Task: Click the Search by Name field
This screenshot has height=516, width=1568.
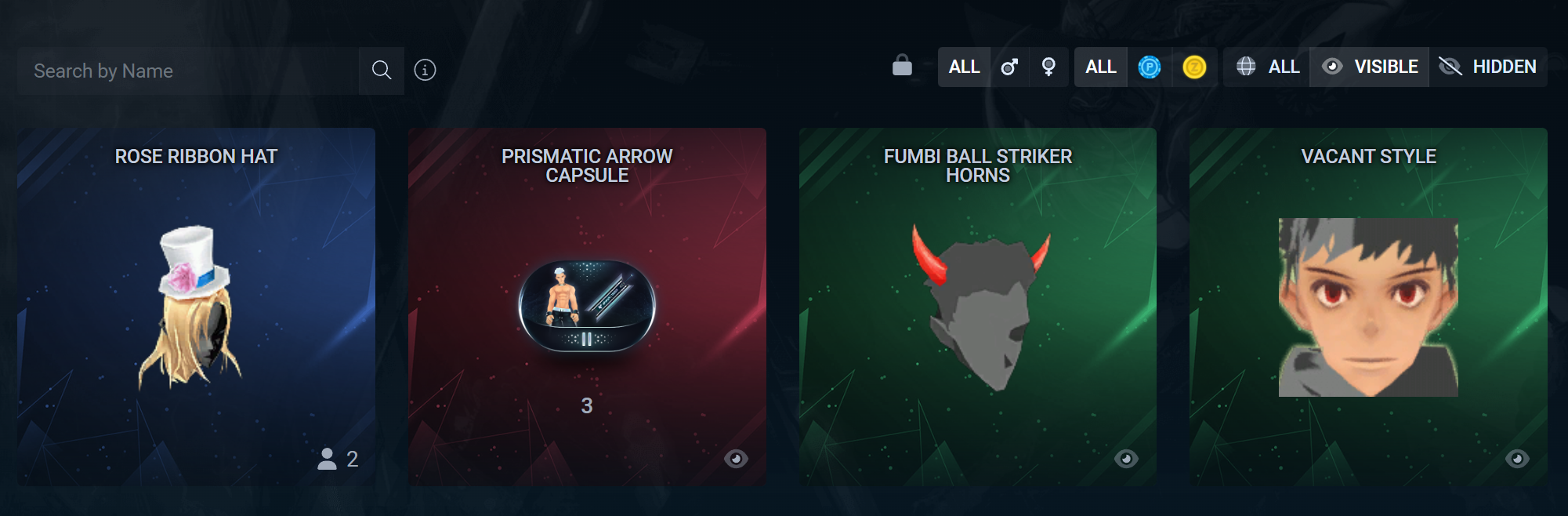Action: [x=188, y=71]
